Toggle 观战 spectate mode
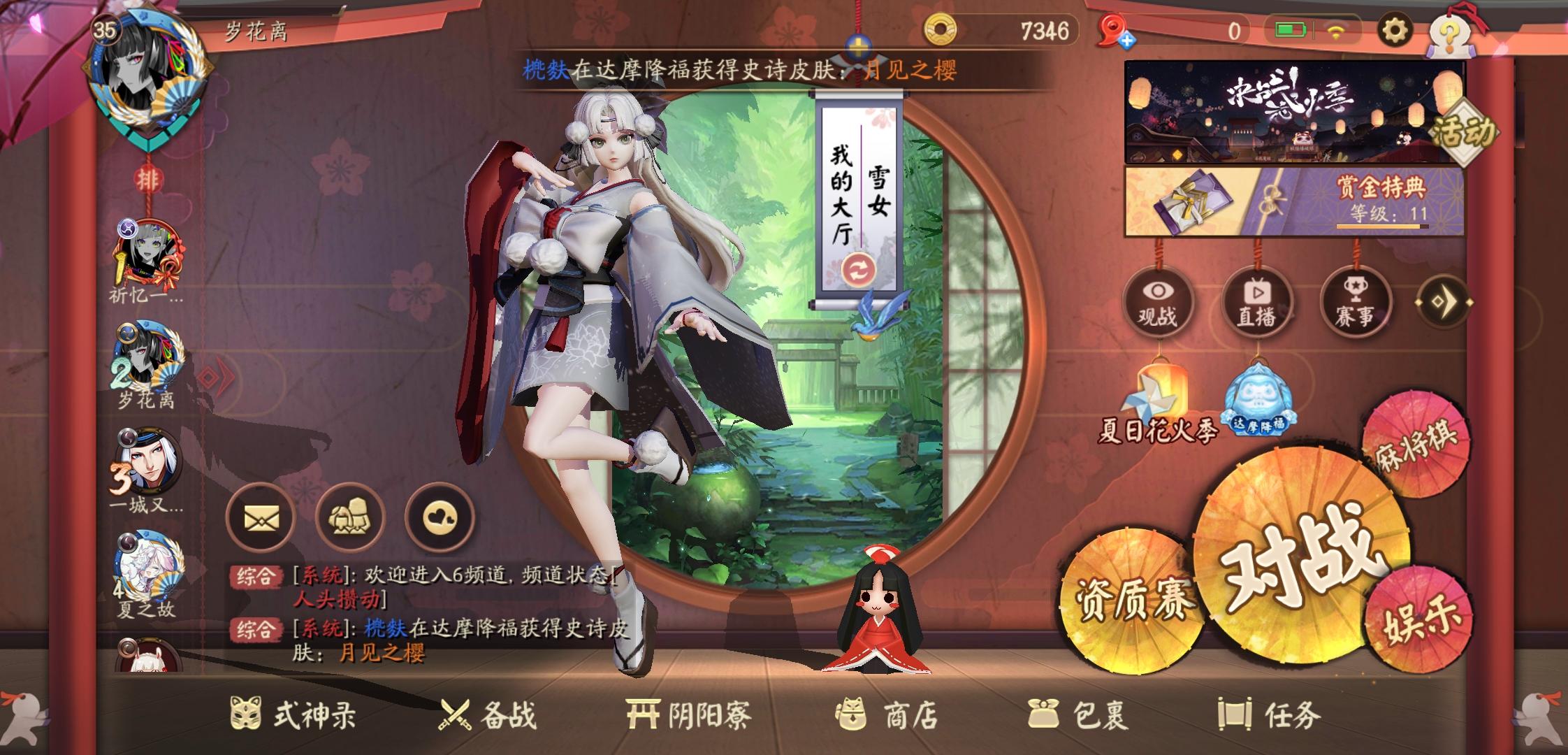 [1160, 303]
